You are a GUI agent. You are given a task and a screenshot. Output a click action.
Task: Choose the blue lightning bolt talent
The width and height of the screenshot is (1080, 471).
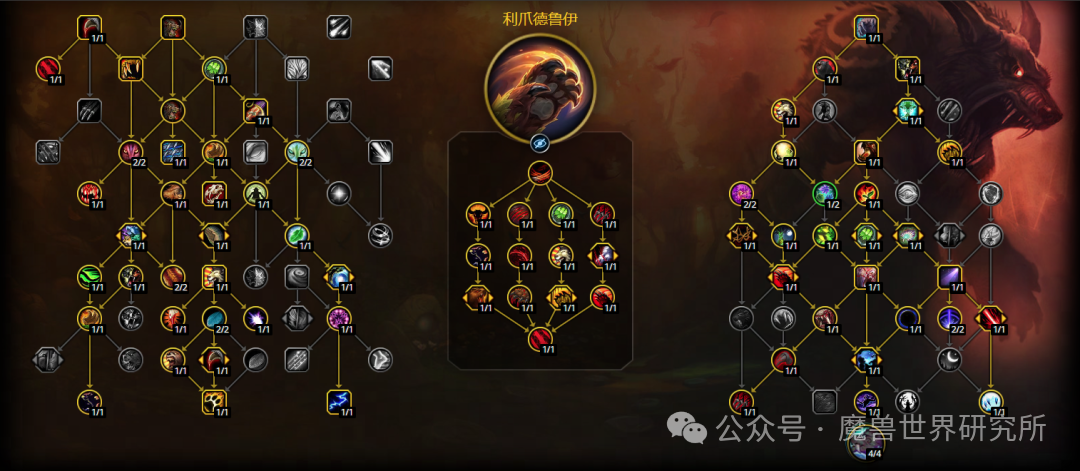(337, 402)
